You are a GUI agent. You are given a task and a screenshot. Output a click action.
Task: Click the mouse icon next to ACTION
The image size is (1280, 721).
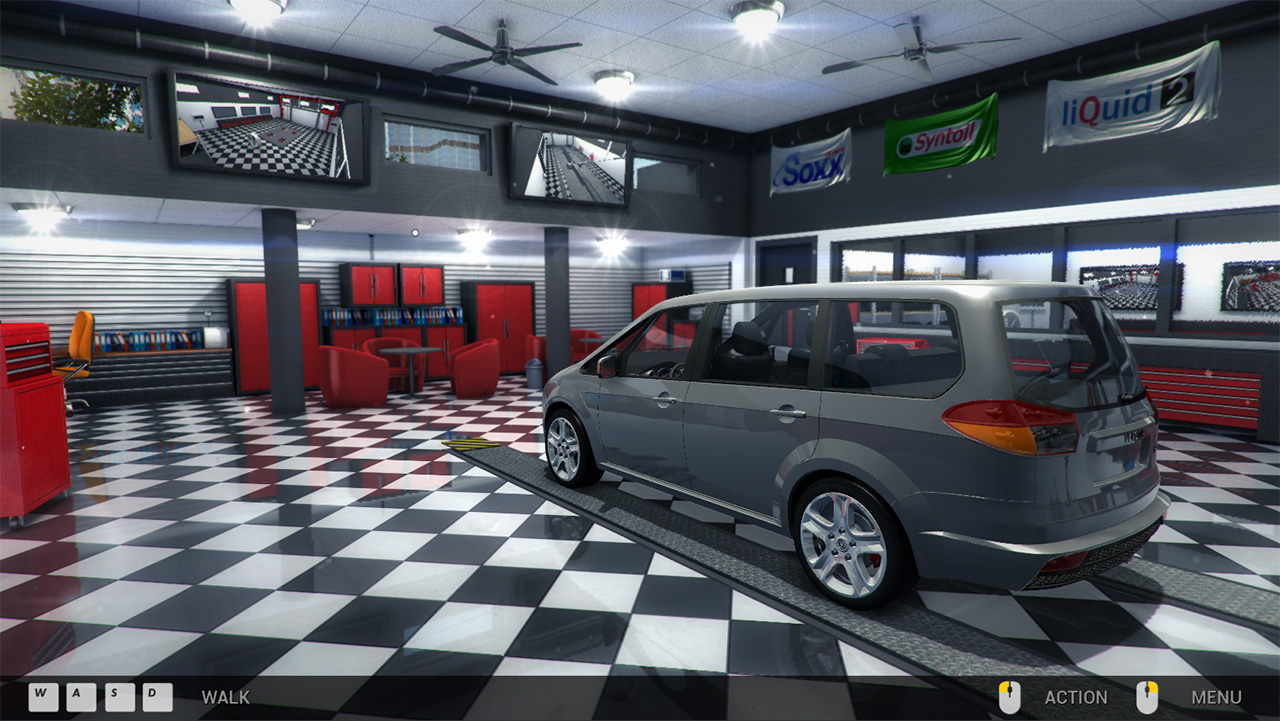click(1010, 697)
